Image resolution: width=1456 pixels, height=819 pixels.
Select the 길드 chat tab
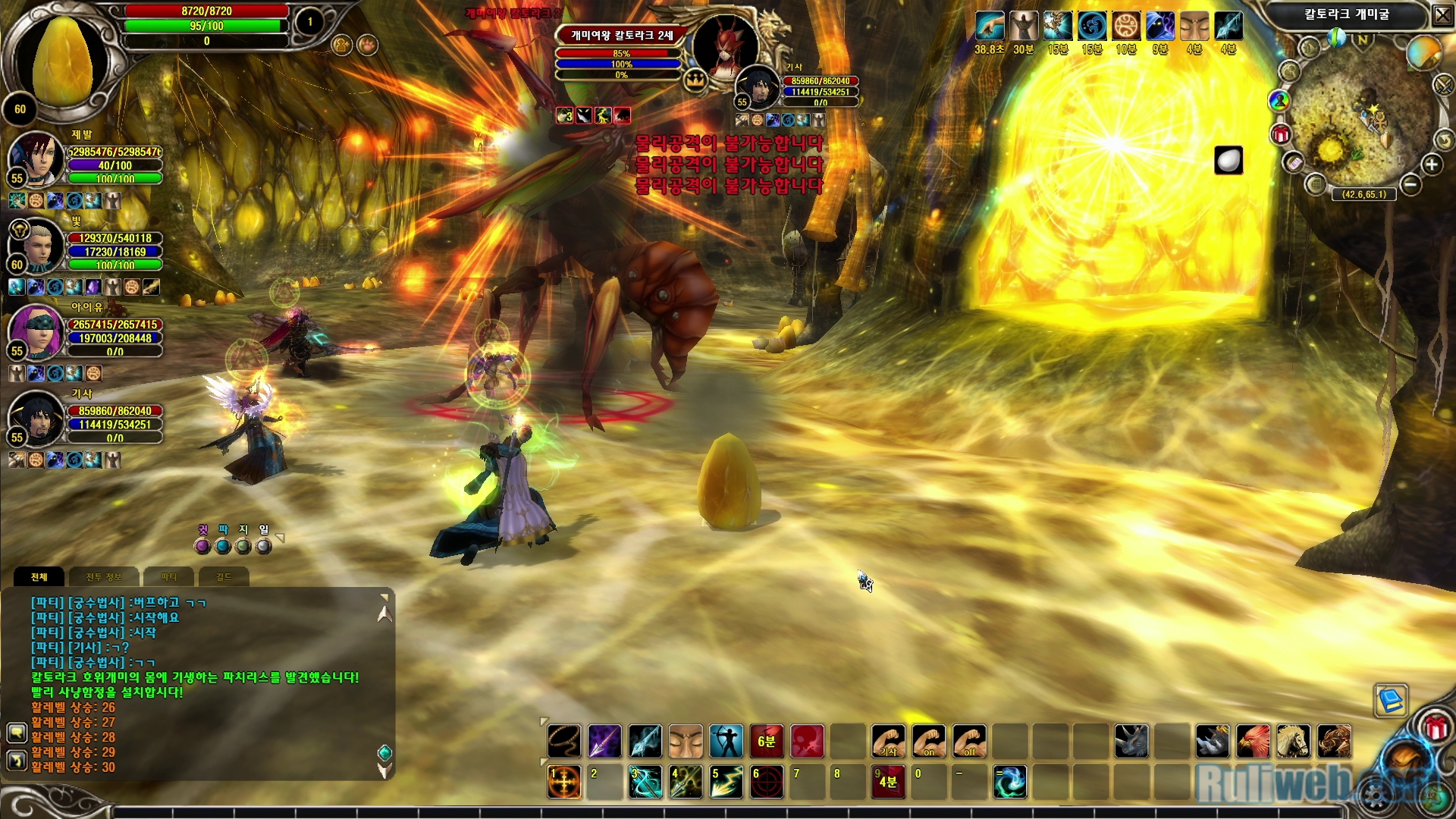point(224,577)
